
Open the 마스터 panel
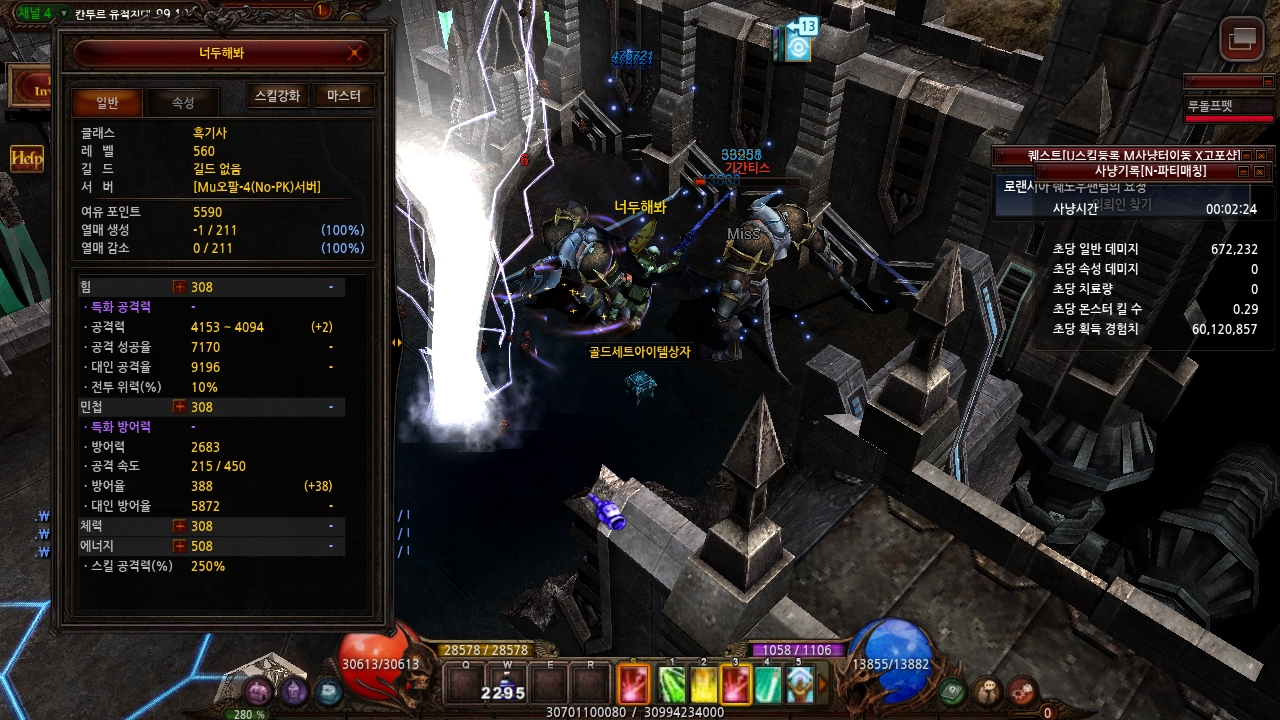[344, 96]
